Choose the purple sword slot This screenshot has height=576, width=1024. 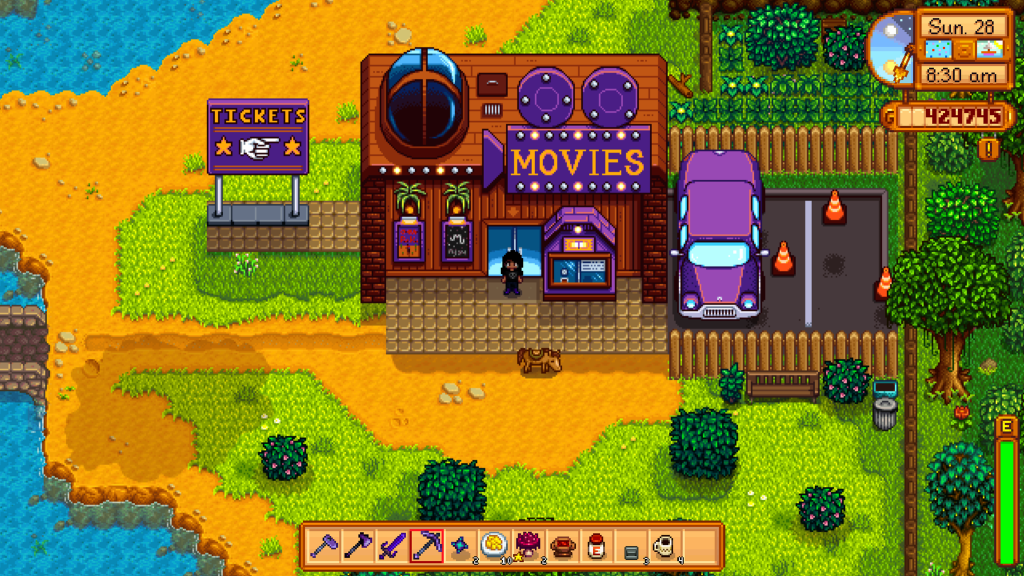coord(392,546)
